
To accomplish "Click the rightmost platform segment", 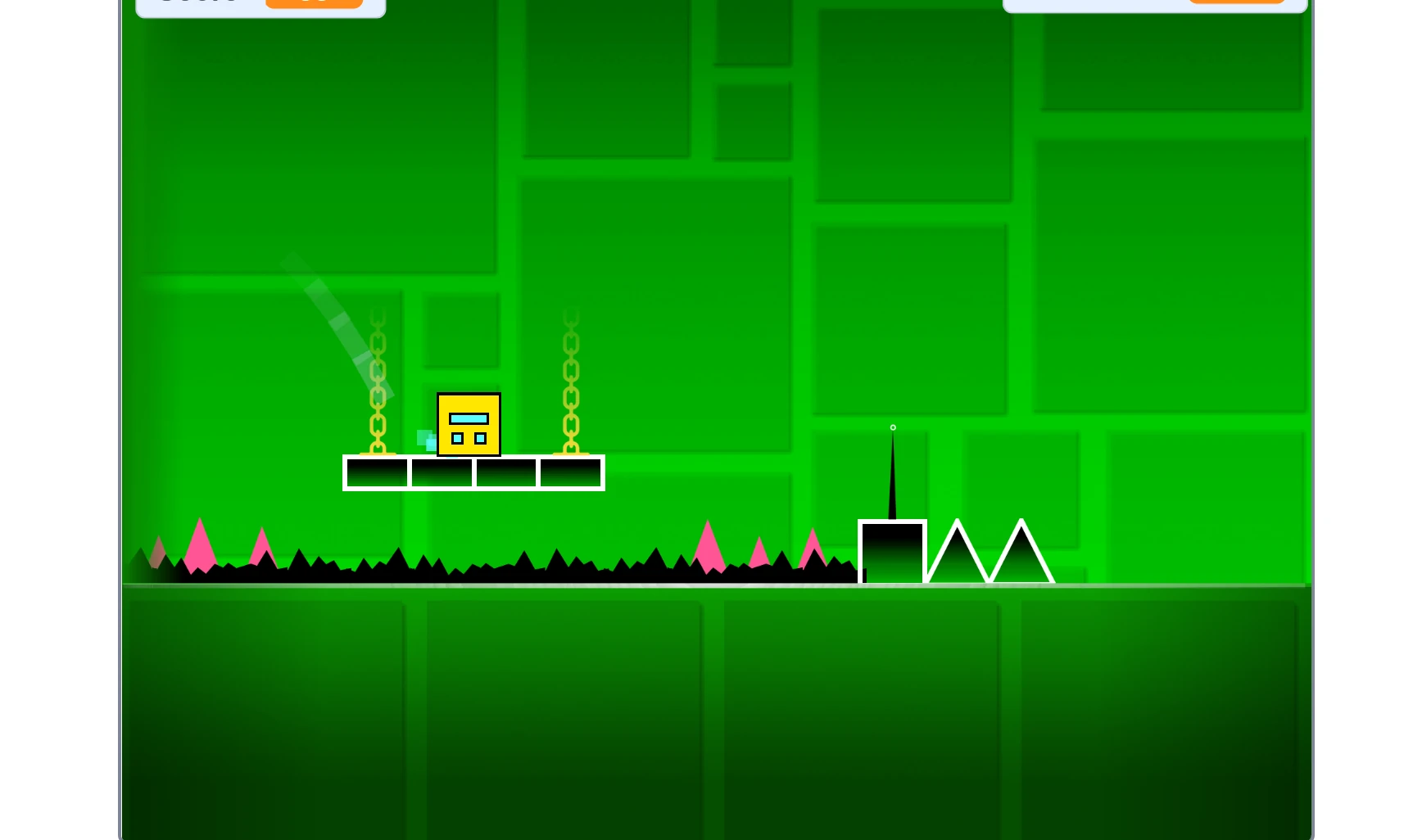I will [571, 472].
